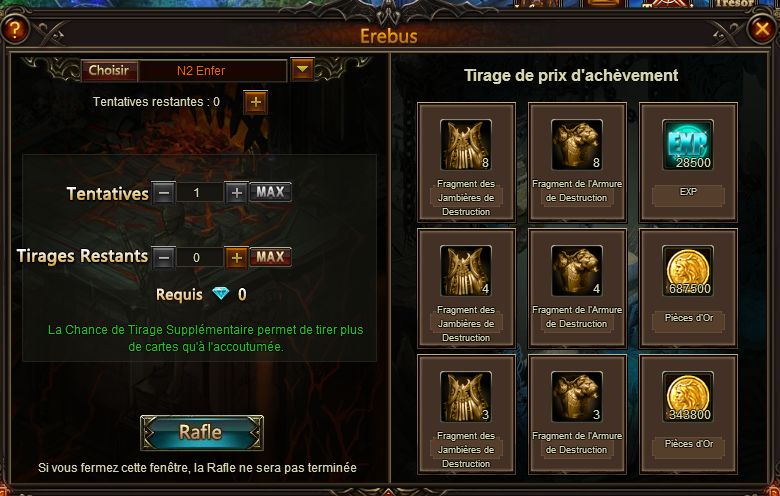The width and height of the screenshot is (780, 496).
Task: Close the Erebus window
Action: 760,30
